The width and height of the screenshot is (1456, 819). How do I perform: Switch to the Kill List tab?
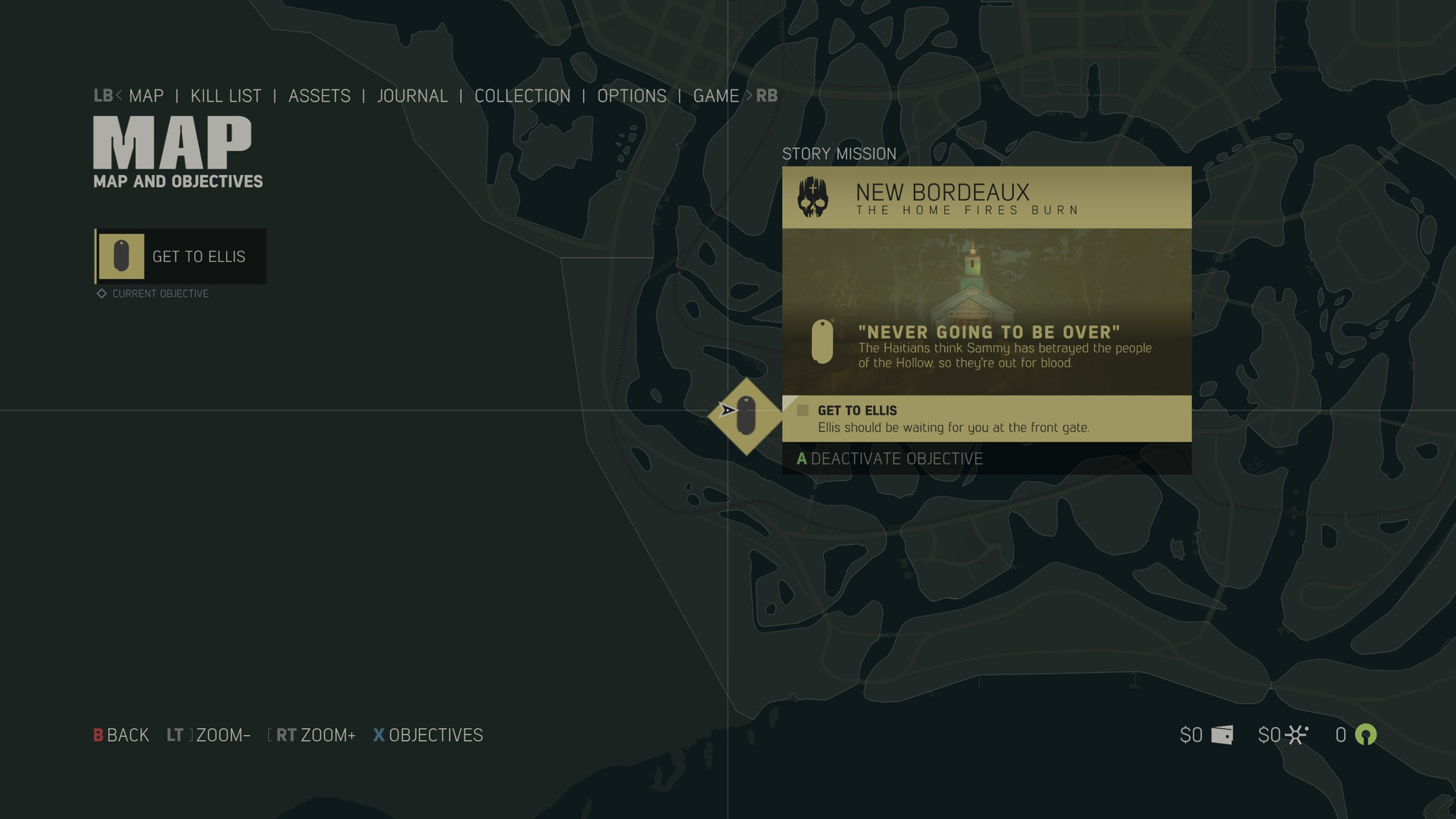[225, 96]
